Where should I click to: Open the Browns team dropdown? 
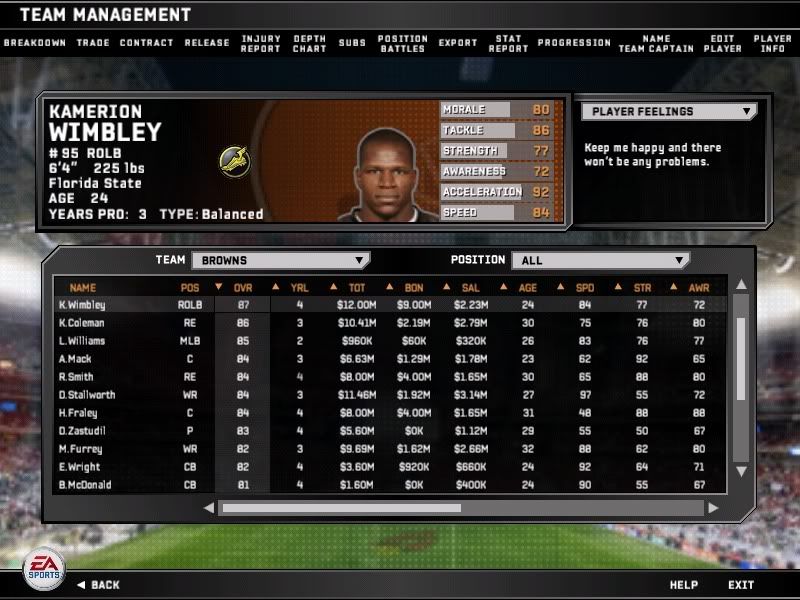pyautogui.click(x=280, y=260)
